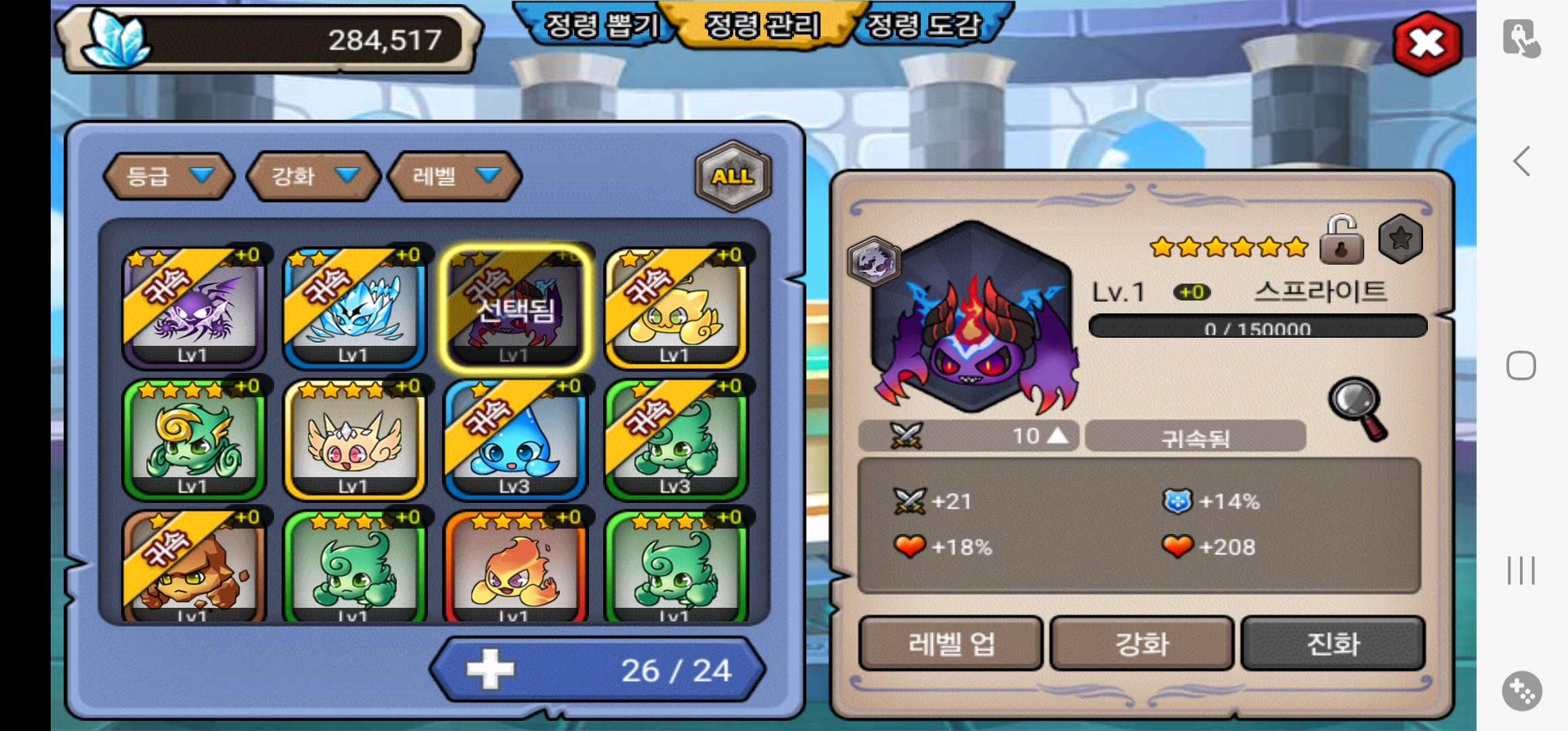
Task: Expand spirit storage with plus button
Action: click(x=491, y=669)
